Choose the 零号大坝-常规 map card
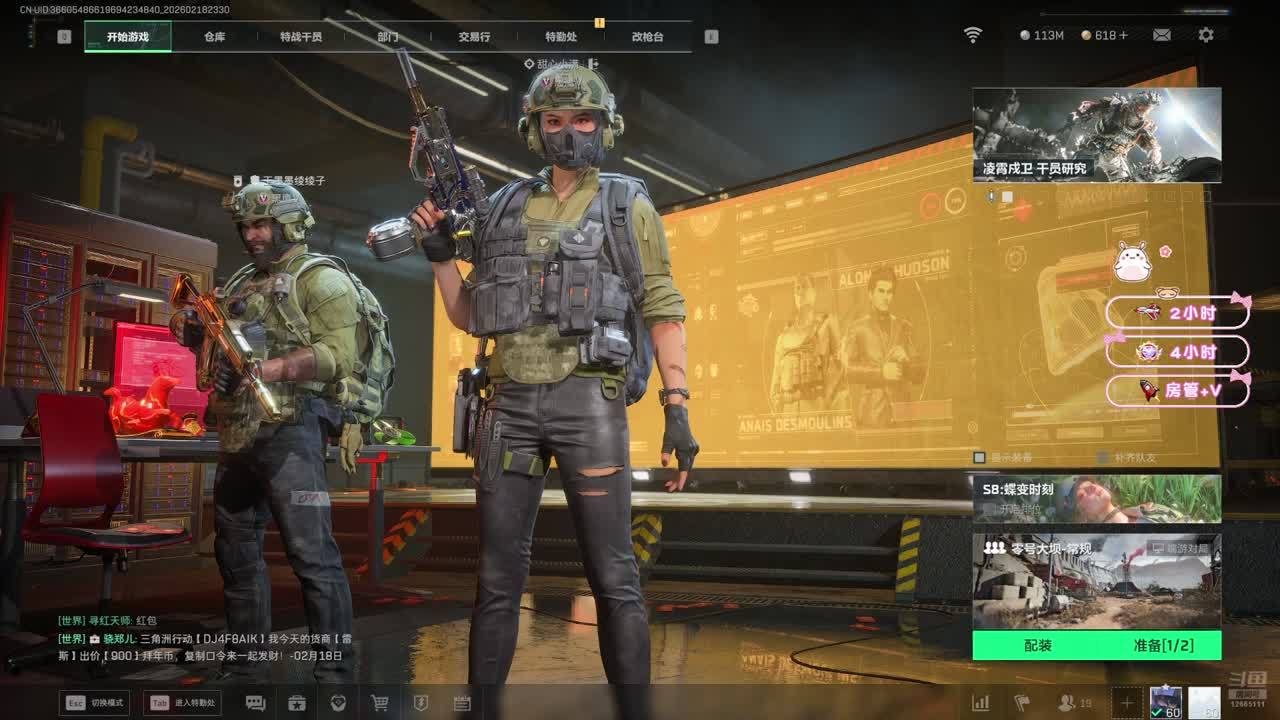Image resolution: width=1280 pixels, height=720 pixels. [1097, 581]
